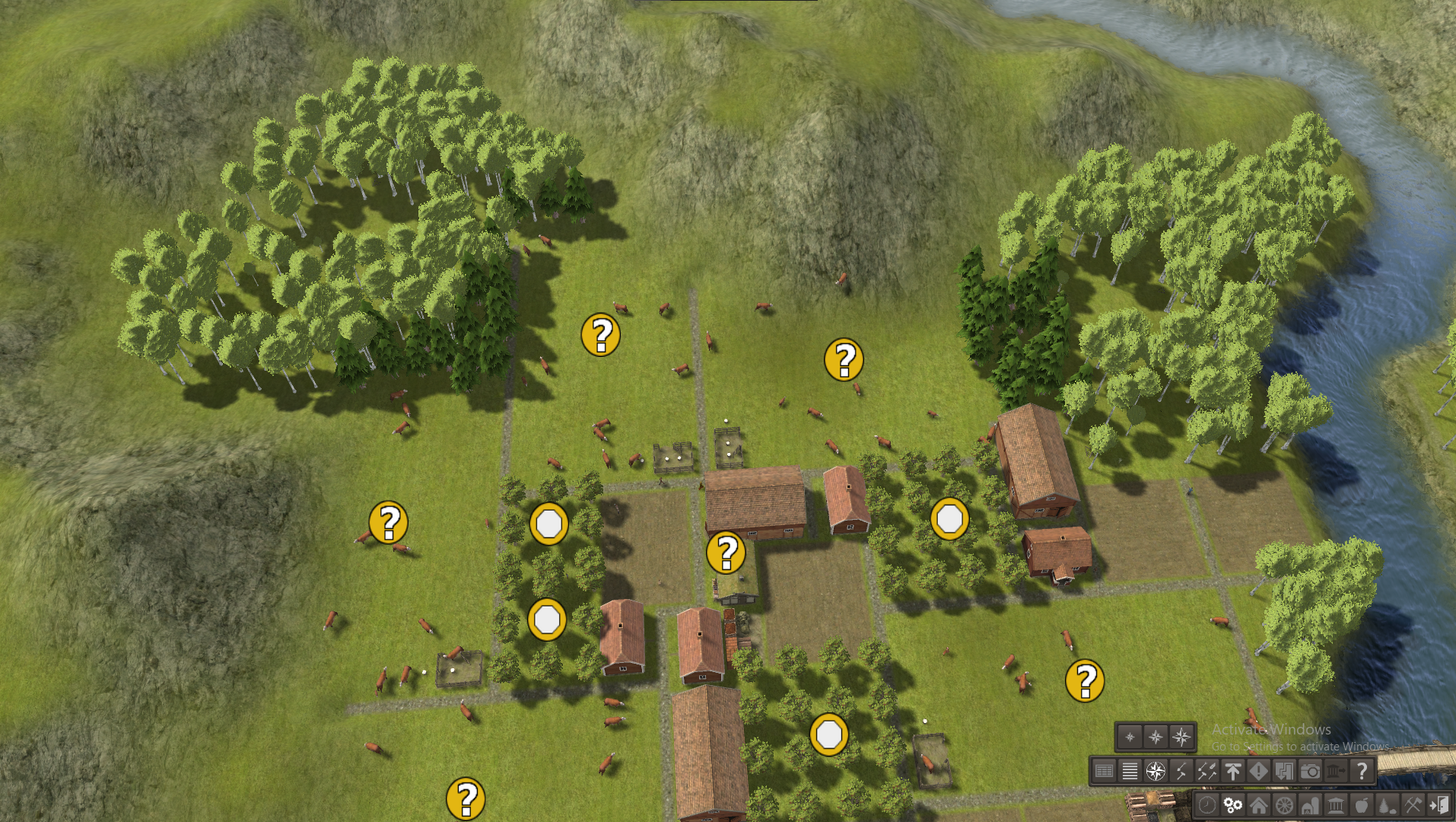Open the table grid overview icon
The image size is (1456, 822).
click(1104, 772)
